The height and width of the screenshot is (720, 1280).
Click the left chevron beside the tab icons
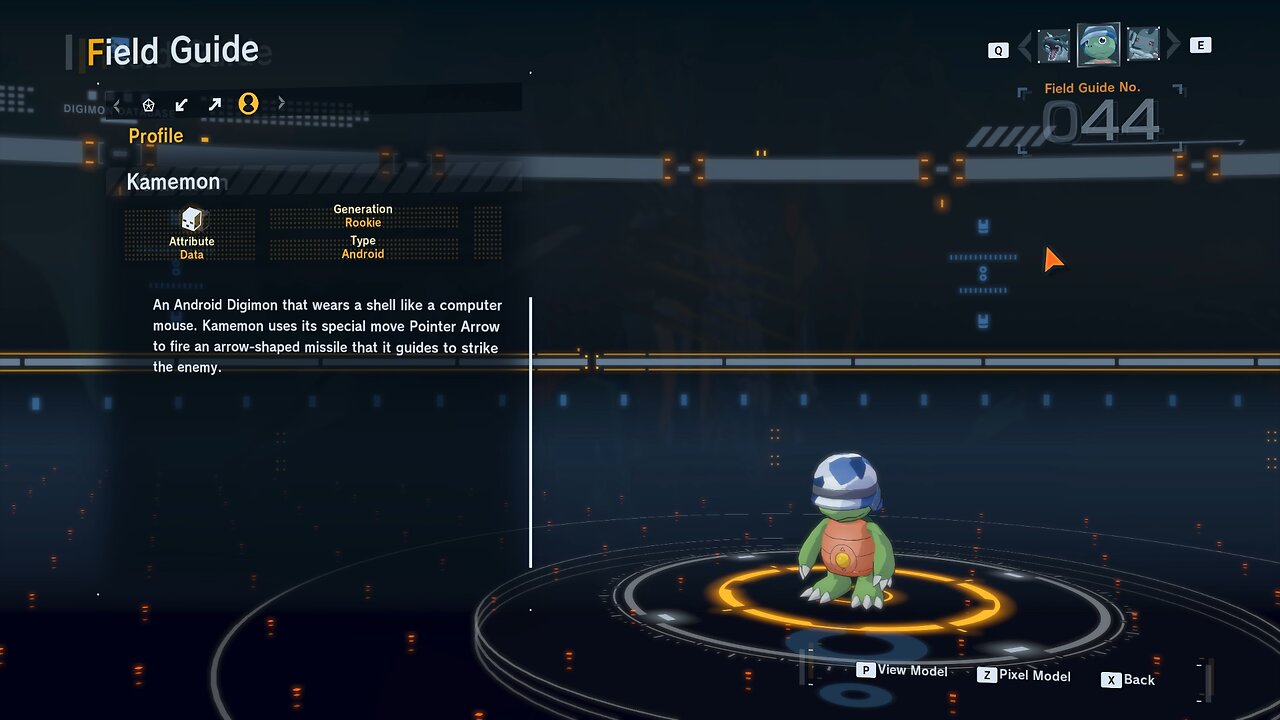click(x=117, y=104)
